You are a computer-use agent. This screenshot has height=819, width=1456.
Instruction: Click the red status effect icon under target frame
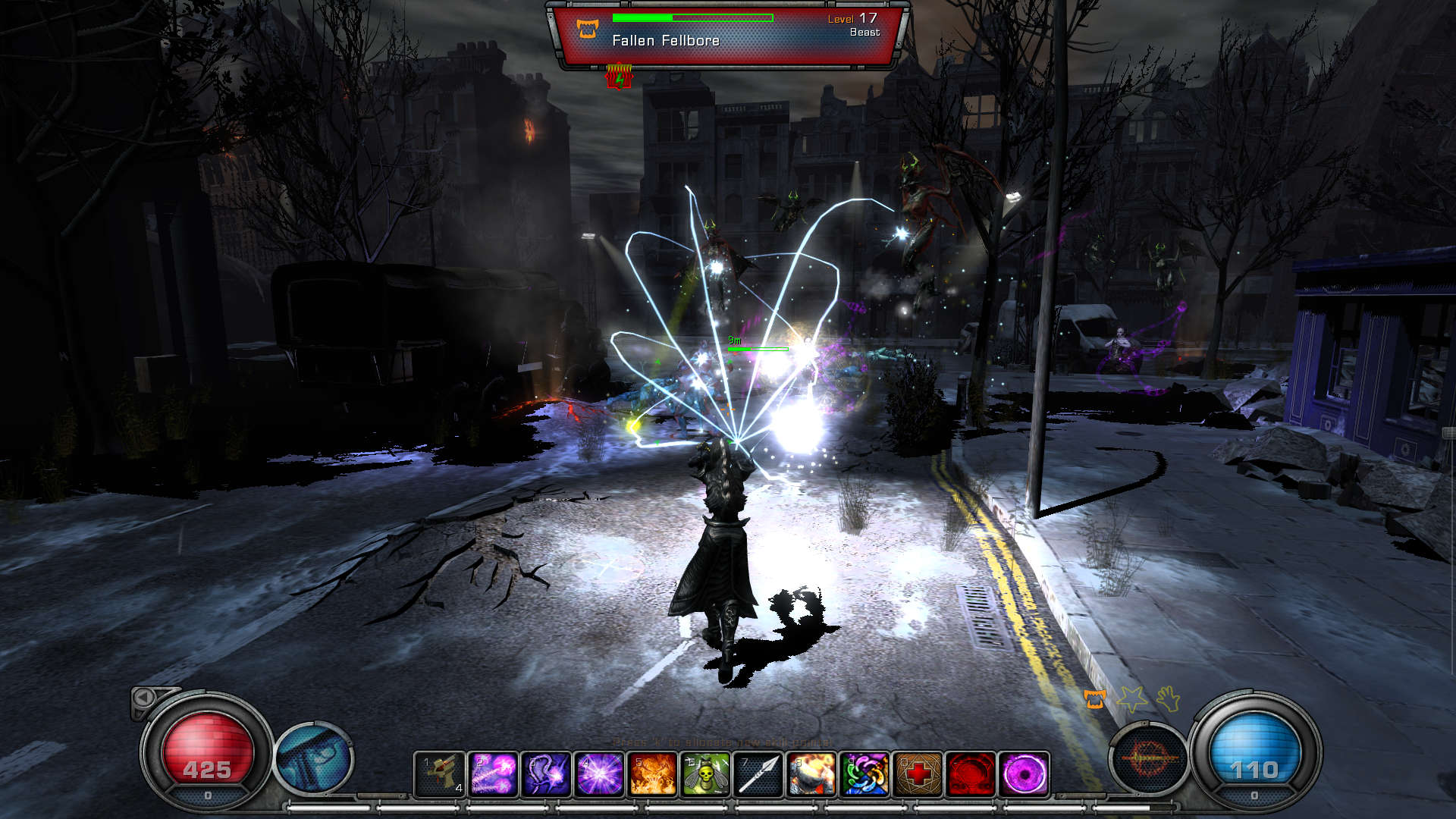620,77
